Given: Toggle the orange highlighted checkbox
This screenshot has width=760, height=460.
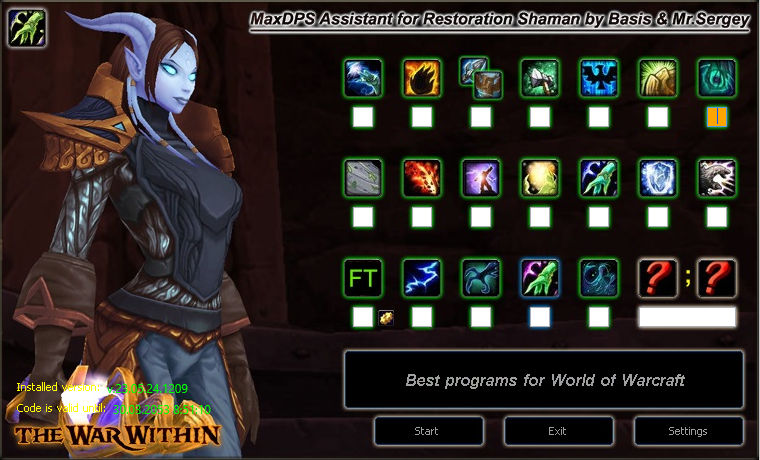Looking at the screenshot, I should point(716,117).
